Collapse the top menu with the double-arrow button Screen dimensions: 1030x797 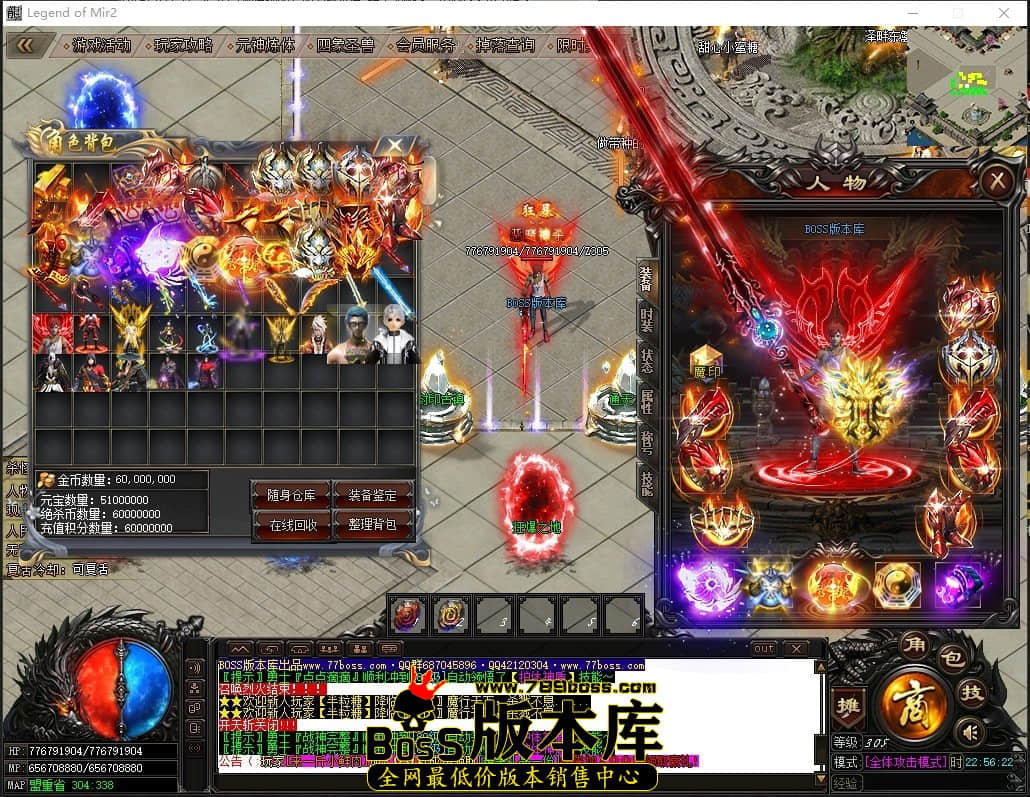24,45
